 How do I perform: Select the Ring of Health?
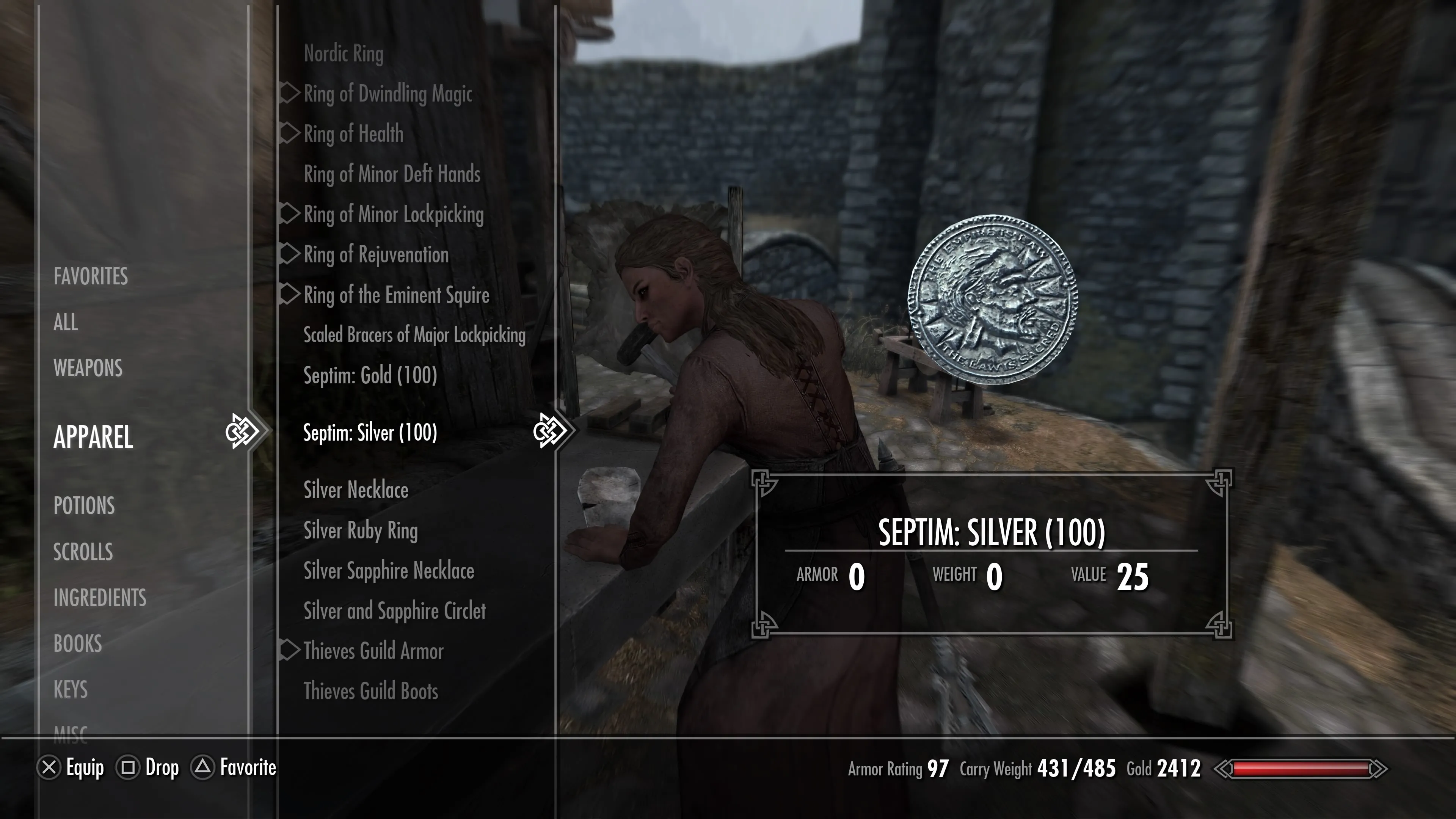353,134
